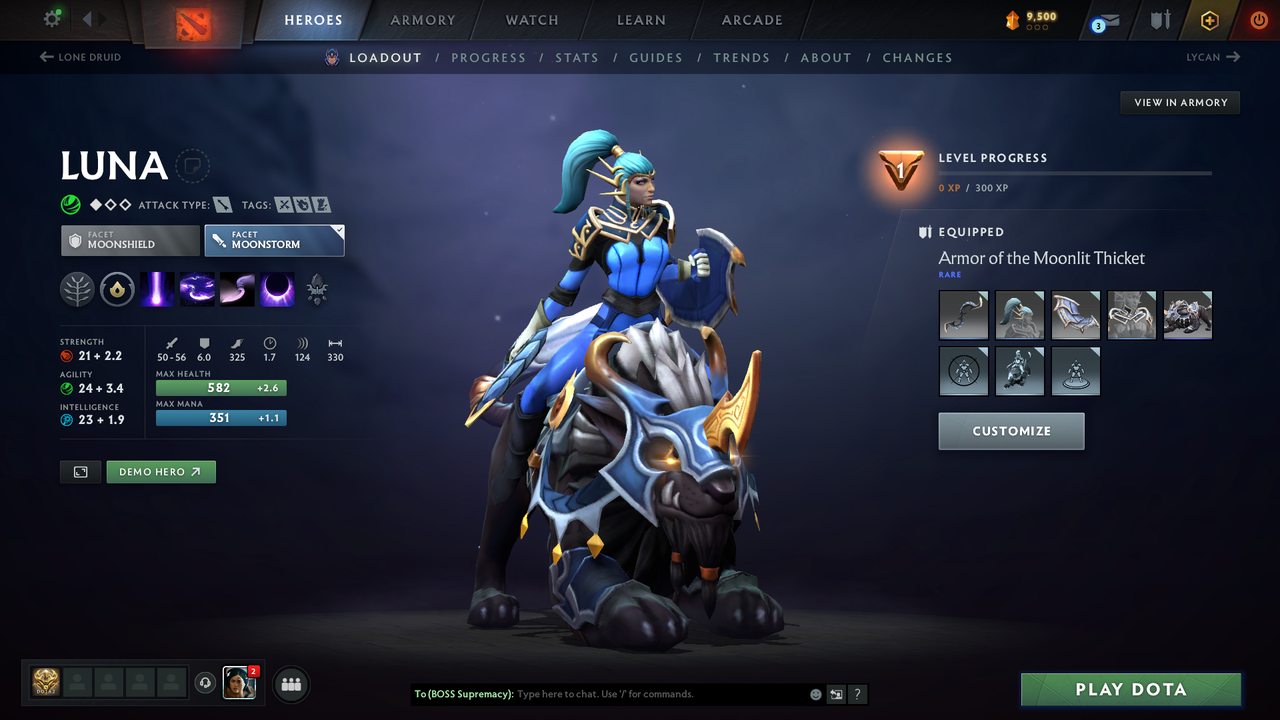
Task: Click the DEMO HERO button
Action: click(x=160, y=471)
